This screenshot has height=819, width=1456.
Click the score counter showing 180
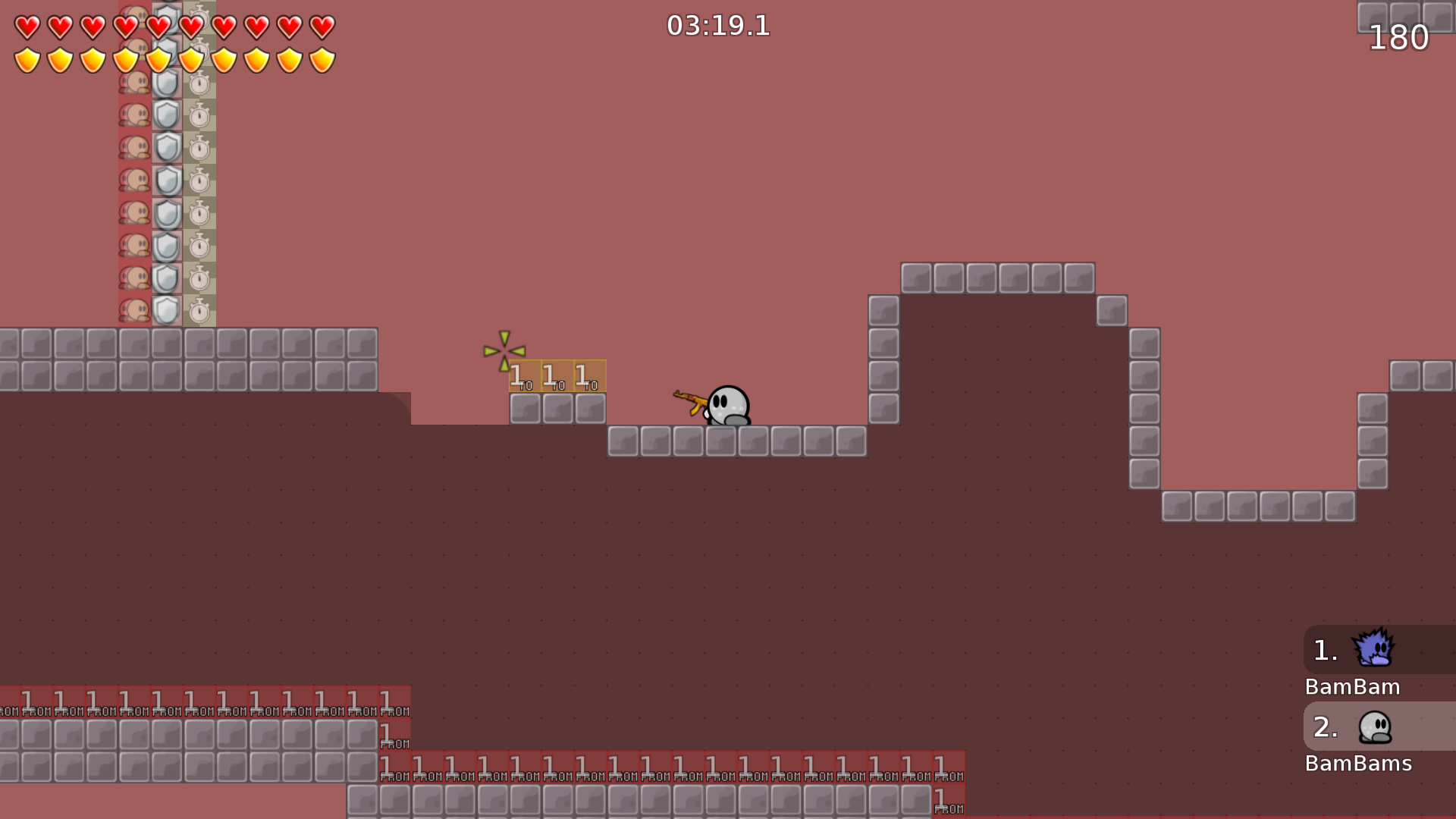(1399, 38)
